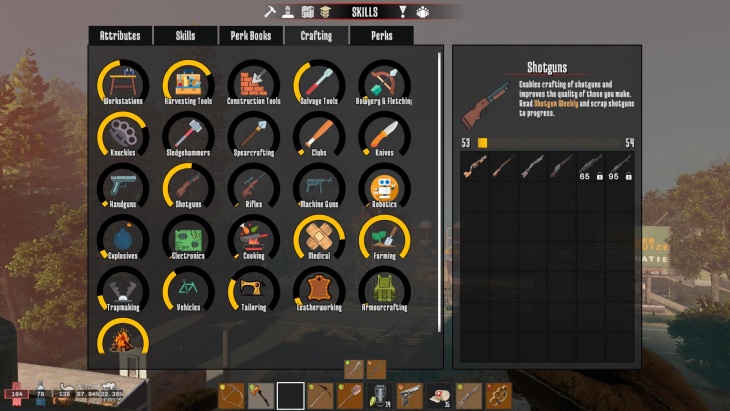730x411 pixels.
Task: Open the quests exclamation mark icon
Action: [403, 12]
